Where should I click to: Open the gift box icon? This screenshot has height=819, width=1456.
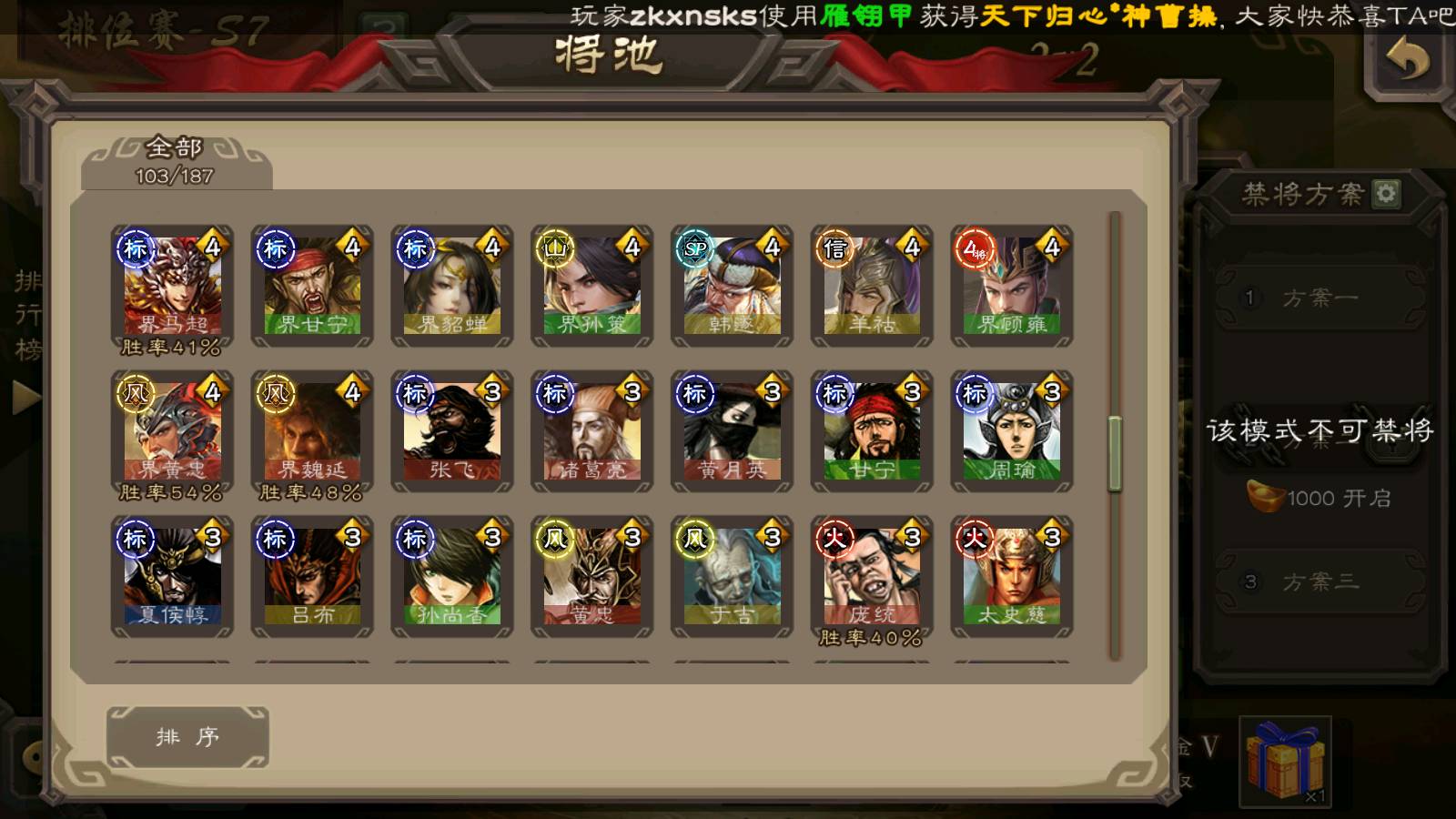1285,761
